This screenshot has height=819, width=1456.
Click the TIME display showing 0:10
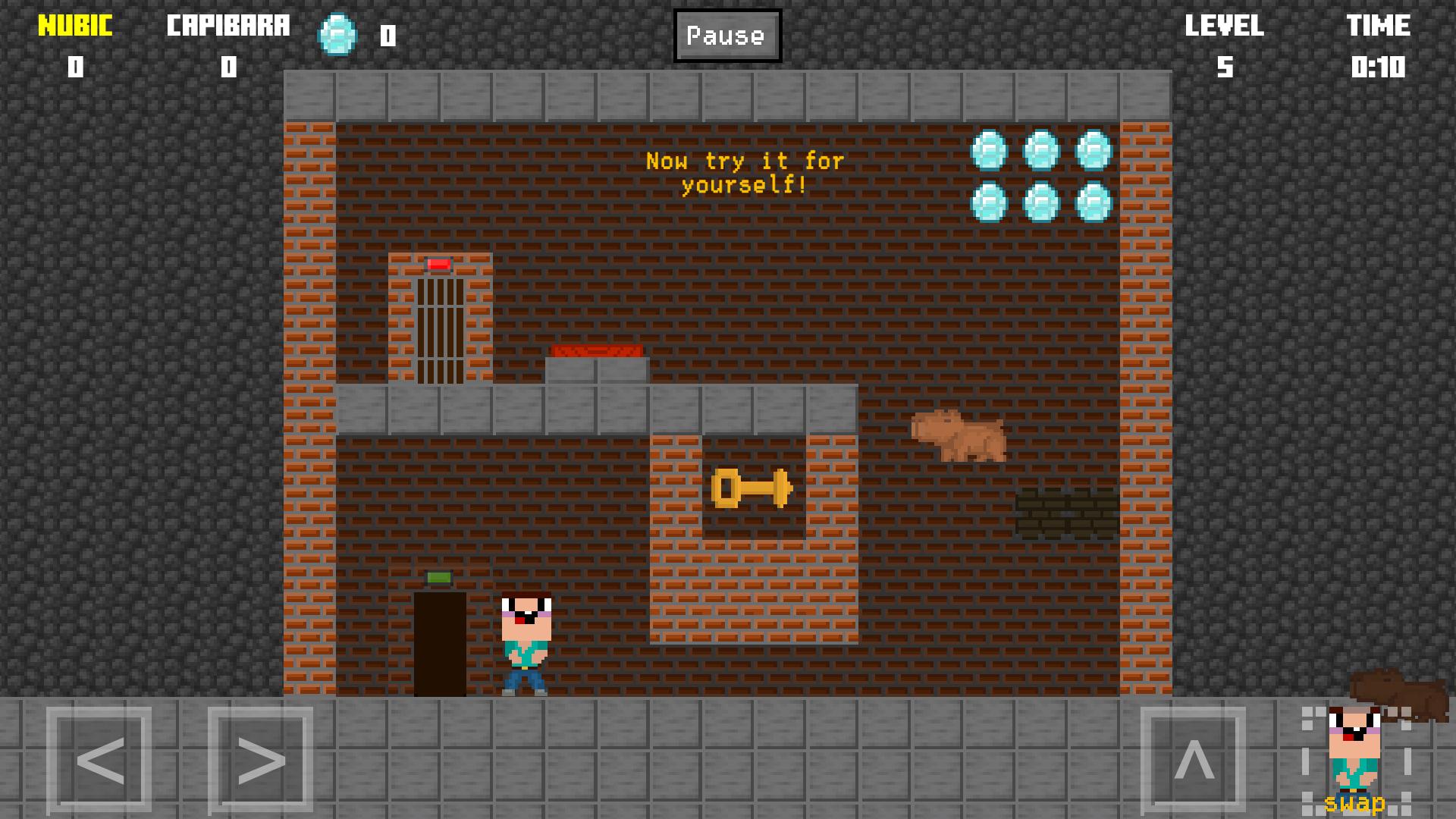1379,66
